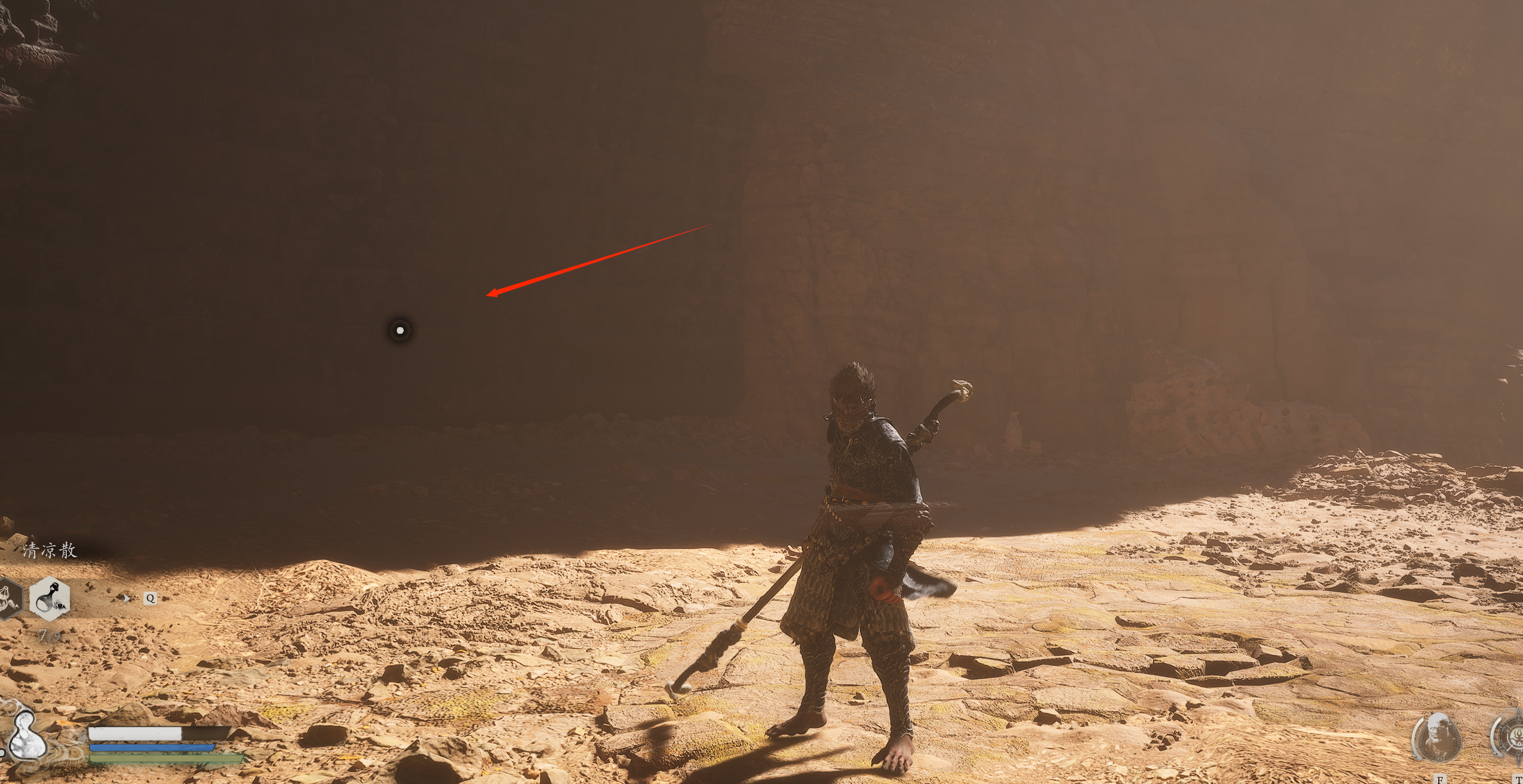
Task: Choose the dark hexagon item slot at screen edge
Action: coord(8,598)
